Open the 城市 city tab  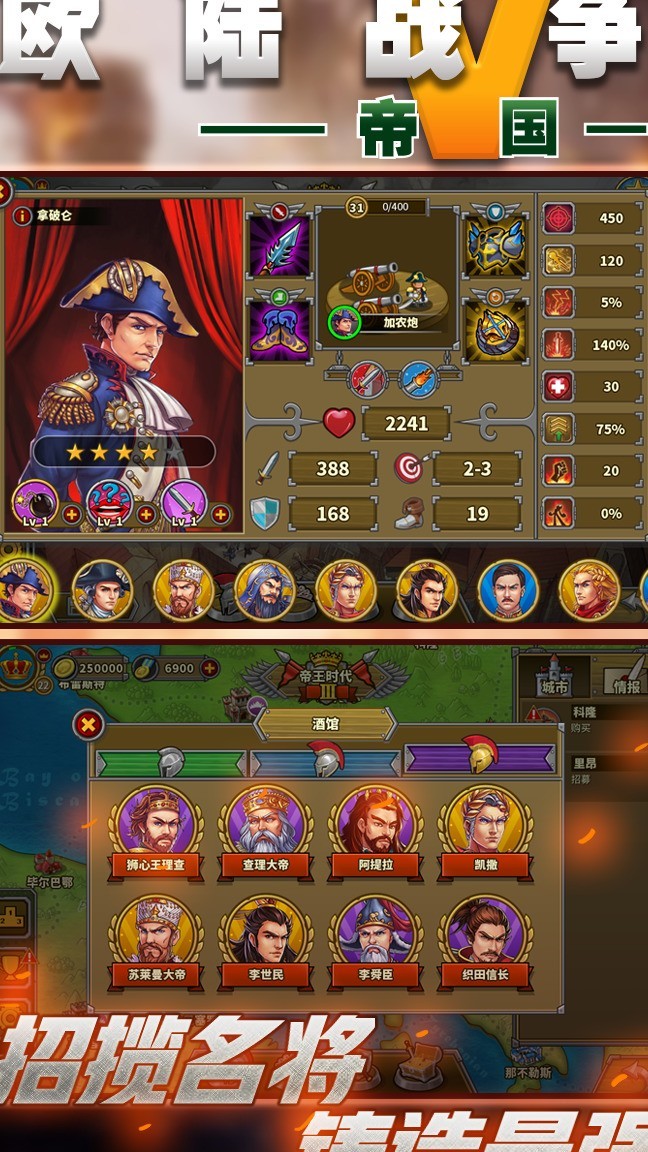tap(553, 676)
